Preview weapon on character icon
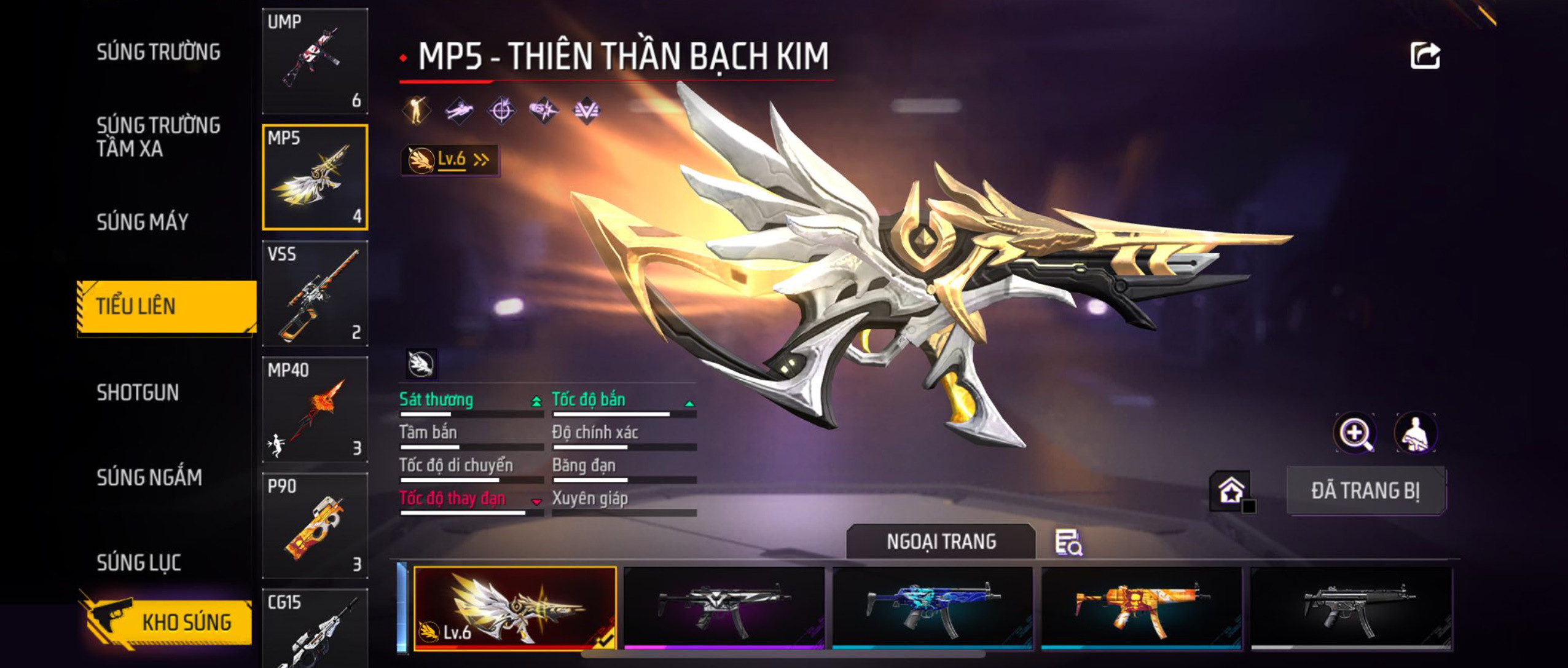Viewport: 1568px width, 668px height. [1416, 434]
